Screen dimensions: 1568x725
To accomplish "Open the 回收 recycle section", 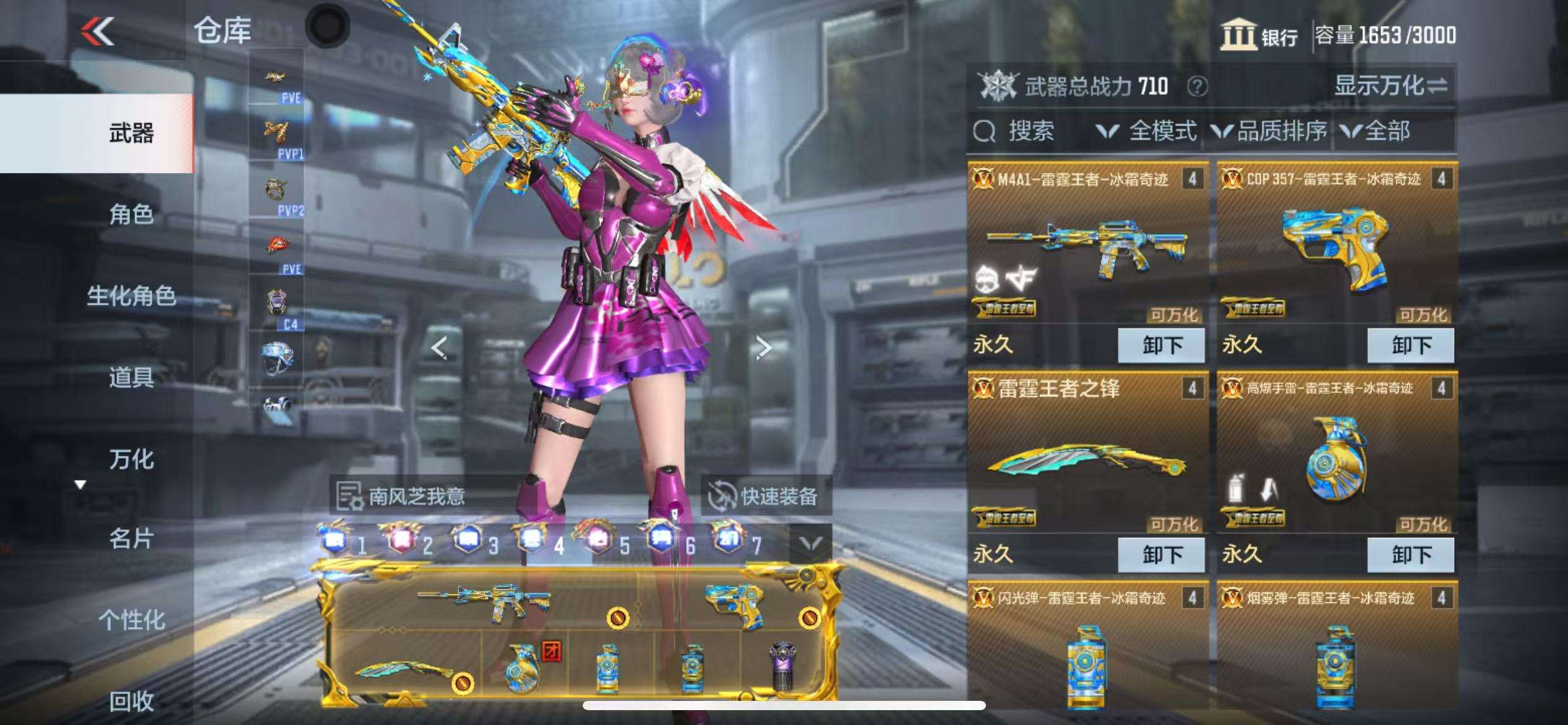I will (x=131, y=701).
